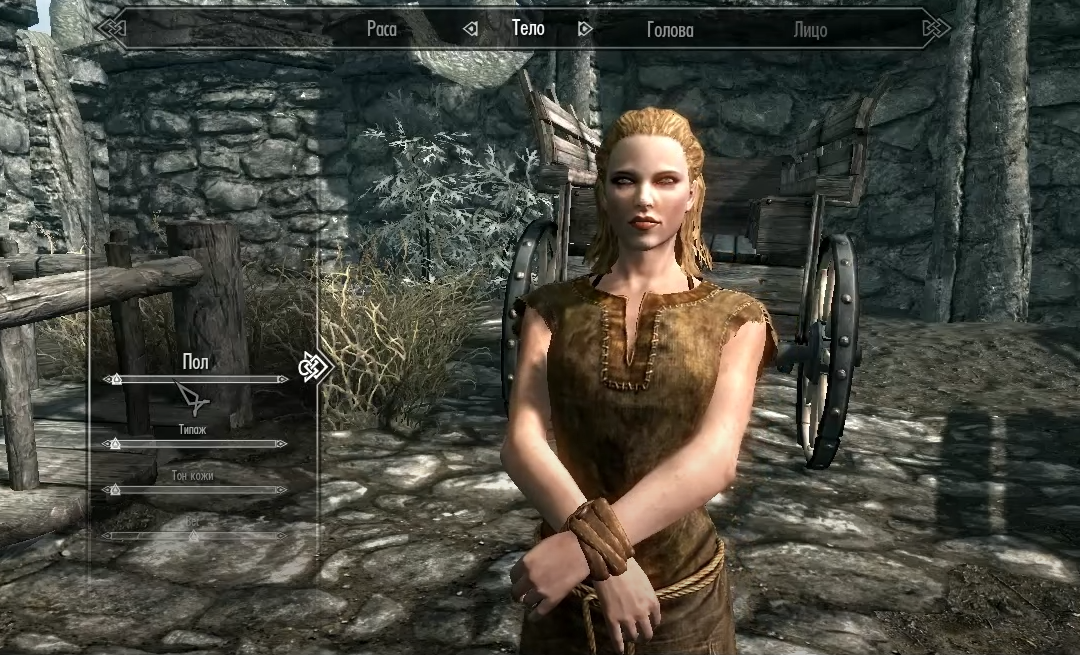The height and width of the screenshot is (655, 1080).
Task: Switch to the Лицо tab
Action: coord(810,30)
